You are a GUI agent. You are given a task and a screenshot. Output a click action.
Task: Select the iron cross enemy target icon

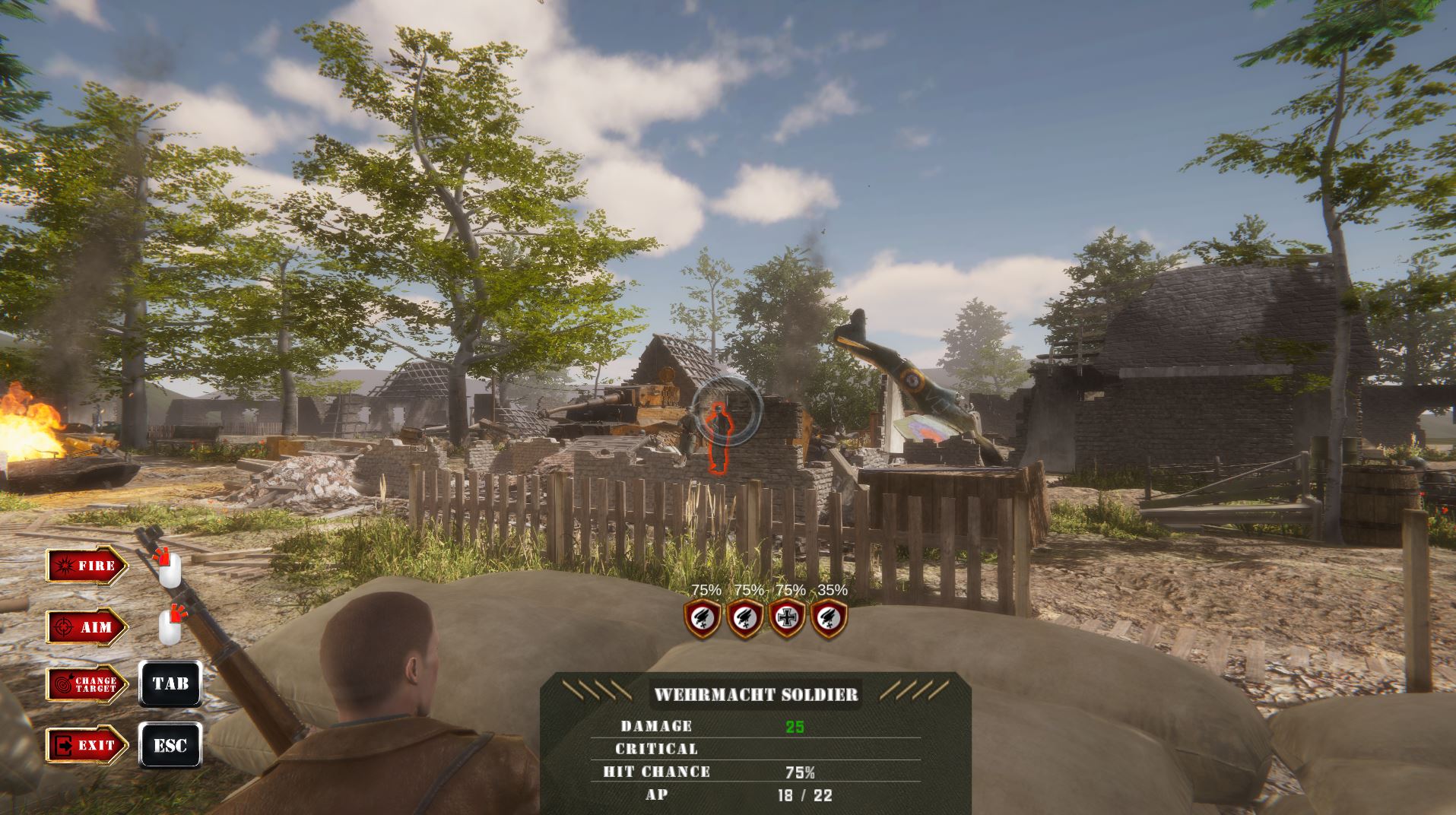point(787,618)
